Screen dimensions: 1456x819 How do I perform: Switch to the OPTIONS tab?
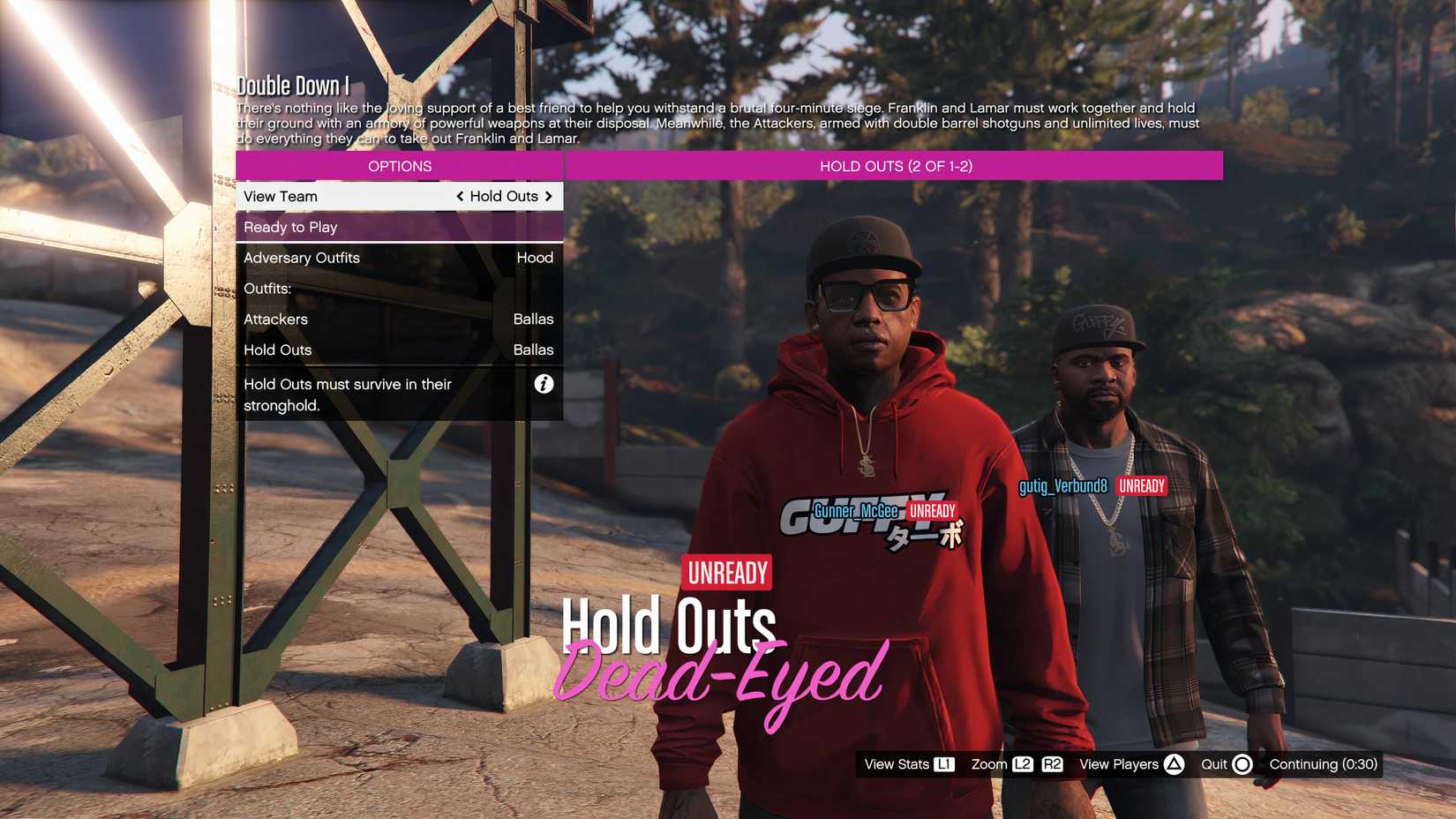coord(399,166)
